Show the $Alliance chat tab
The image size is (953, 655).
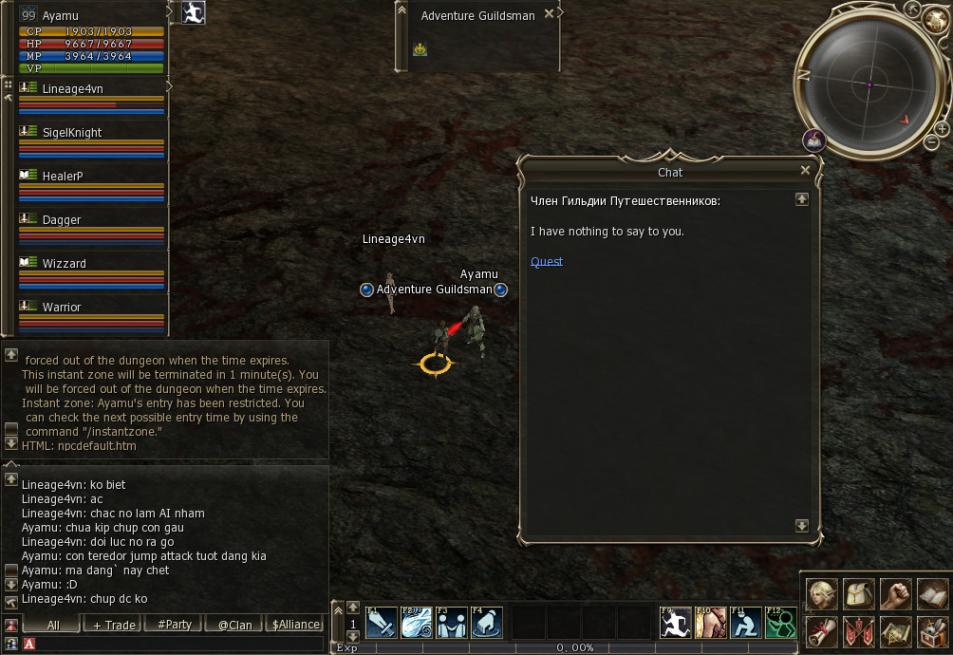click(x=296, y=625)
